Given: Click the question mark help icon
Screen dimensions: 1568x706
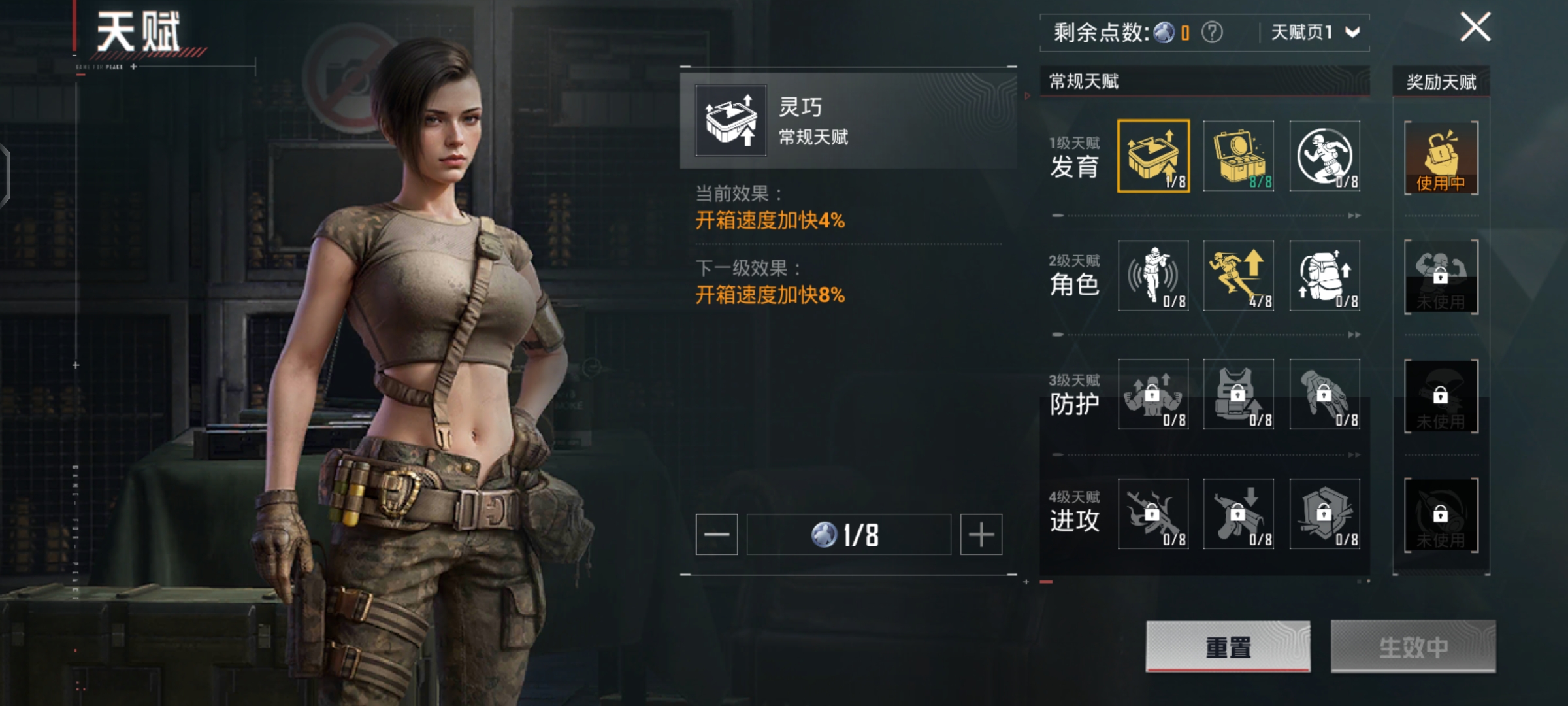Looking at the screenshot, I should pos(1212,32).
